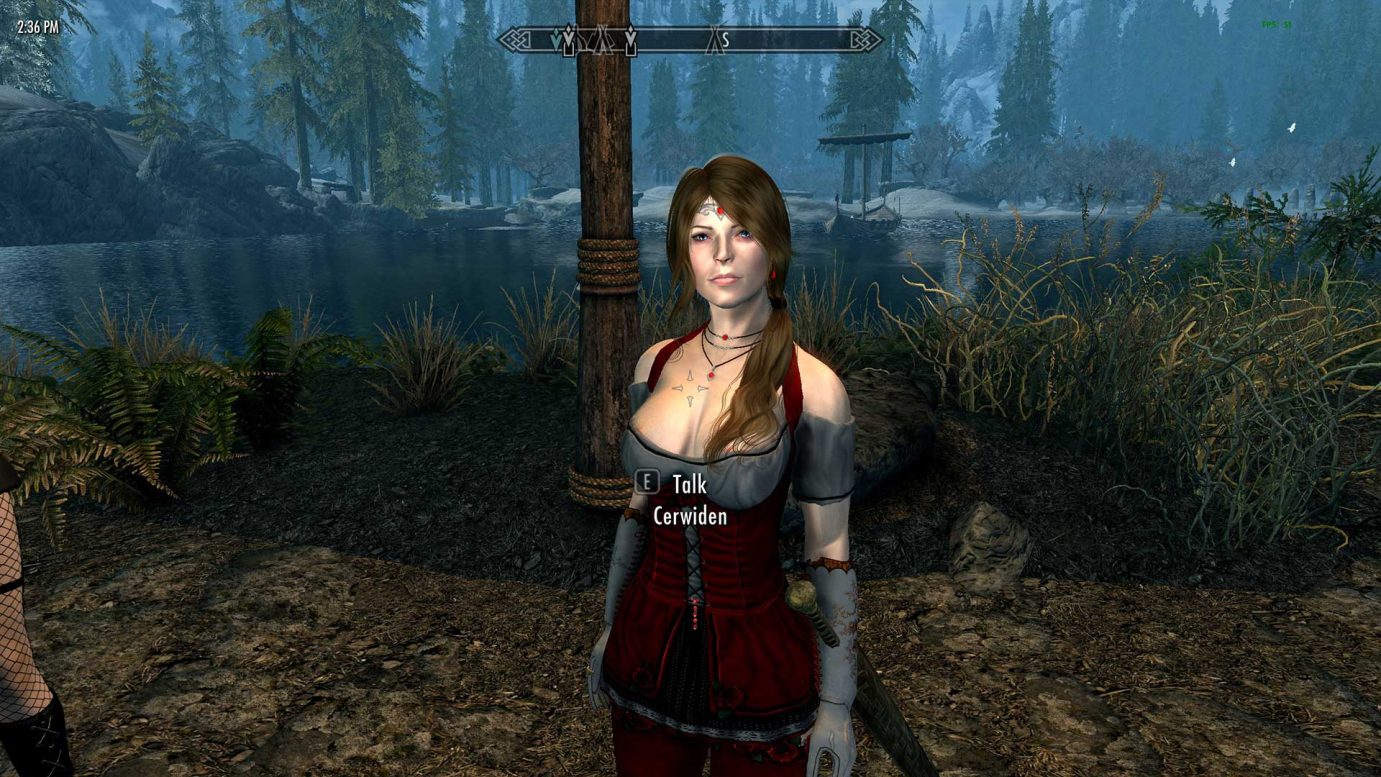1381x777 pixels.
Task: Click the S cardinal direction on the compass
Action: (x=726, y=39)
